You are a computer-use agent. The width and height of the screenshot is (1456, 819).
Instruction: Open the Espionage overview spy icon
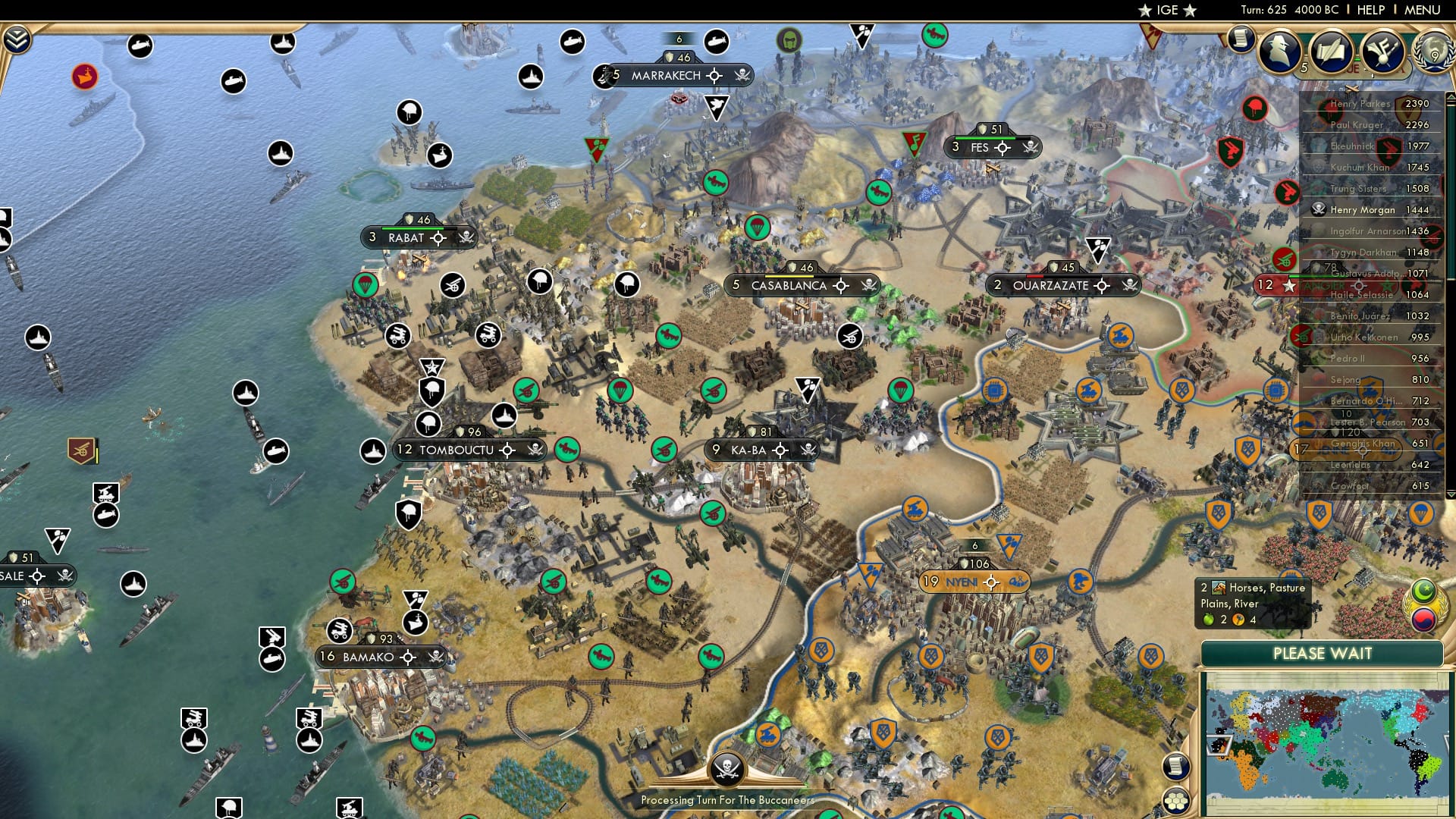point(1280,51)
